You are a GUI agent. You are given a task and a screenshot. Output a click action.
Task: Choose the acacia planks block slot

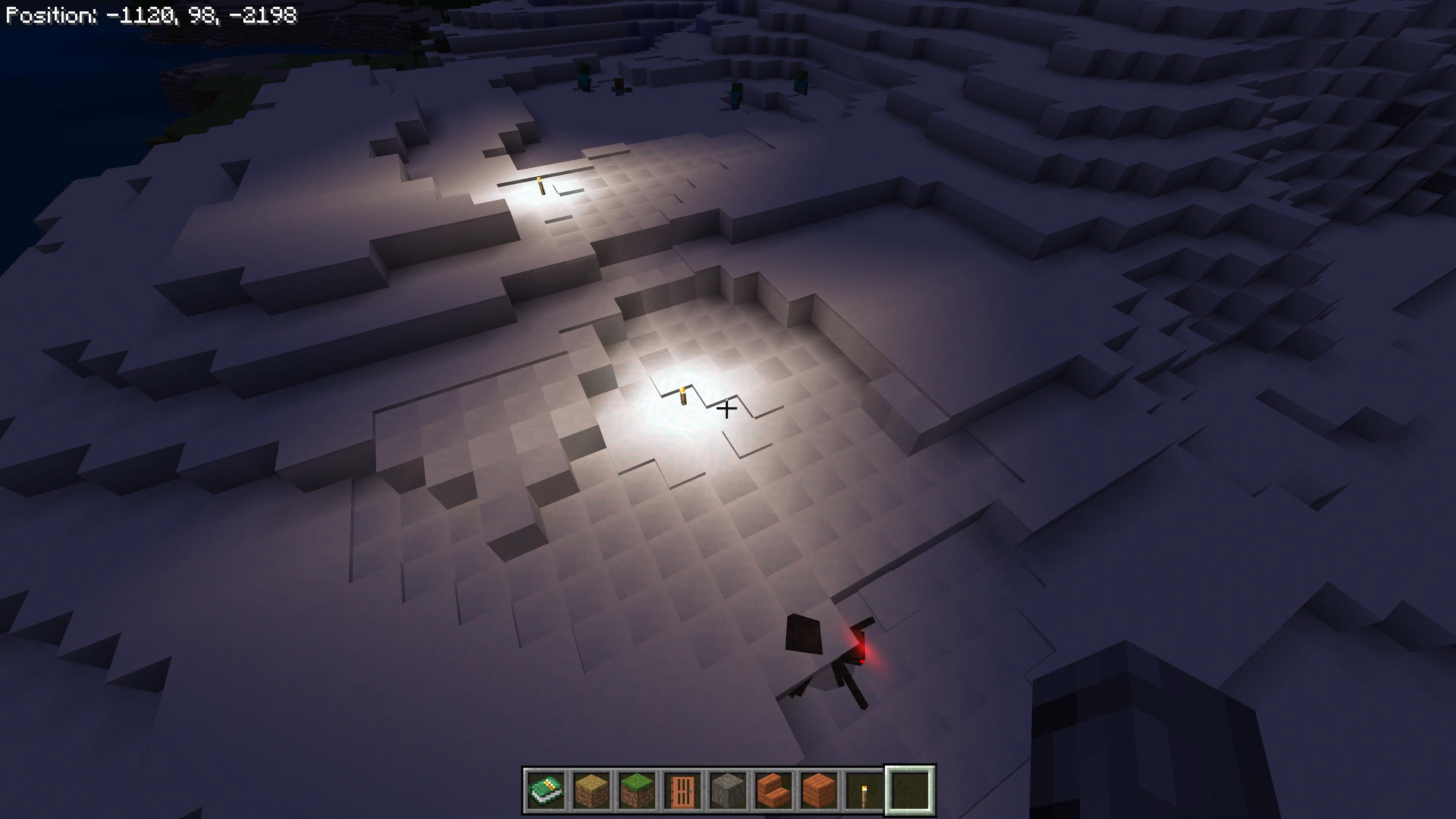[x=819, y=789]
